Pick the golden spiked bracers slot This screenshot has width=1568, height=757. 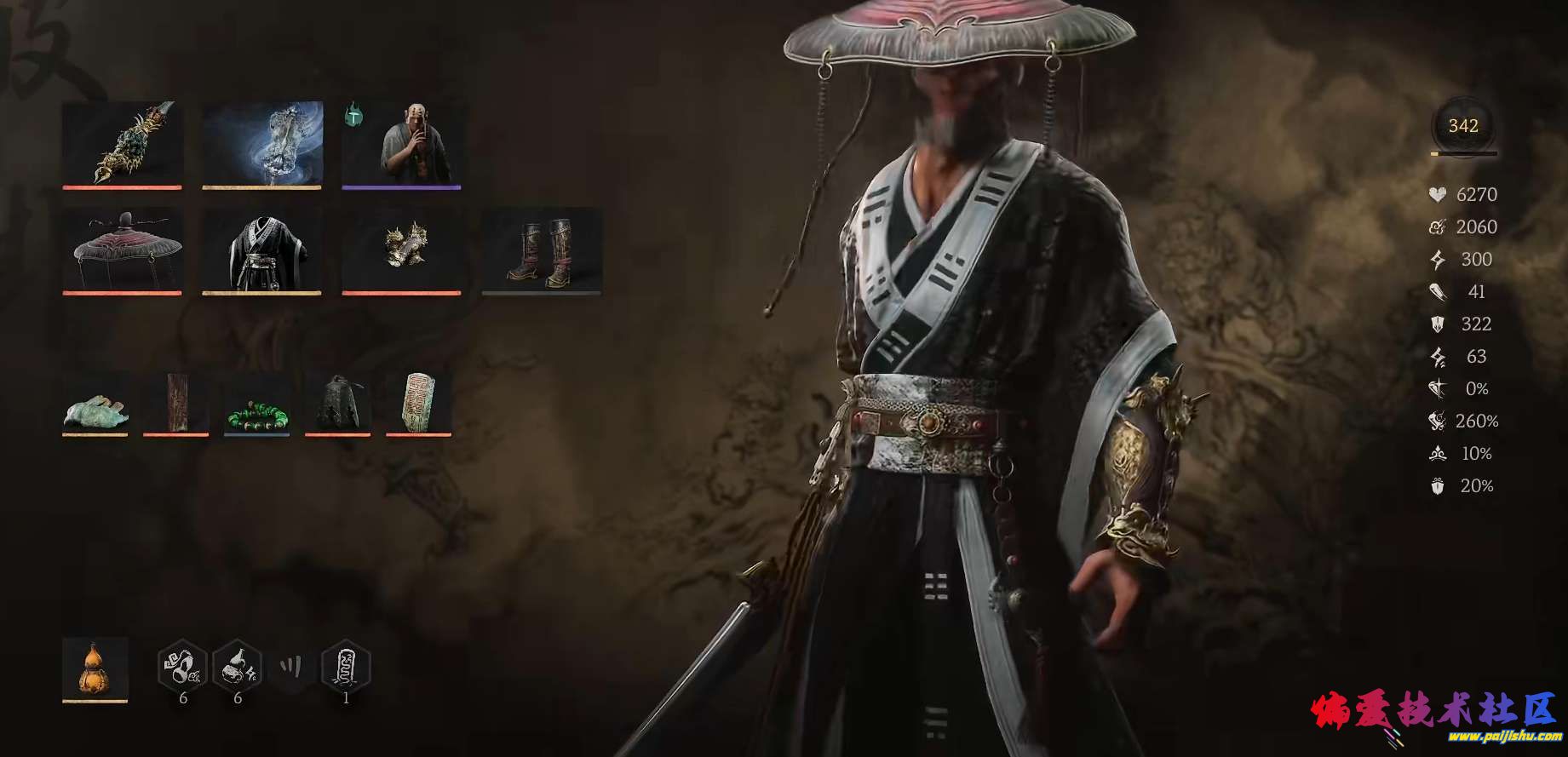pos(401,250)
